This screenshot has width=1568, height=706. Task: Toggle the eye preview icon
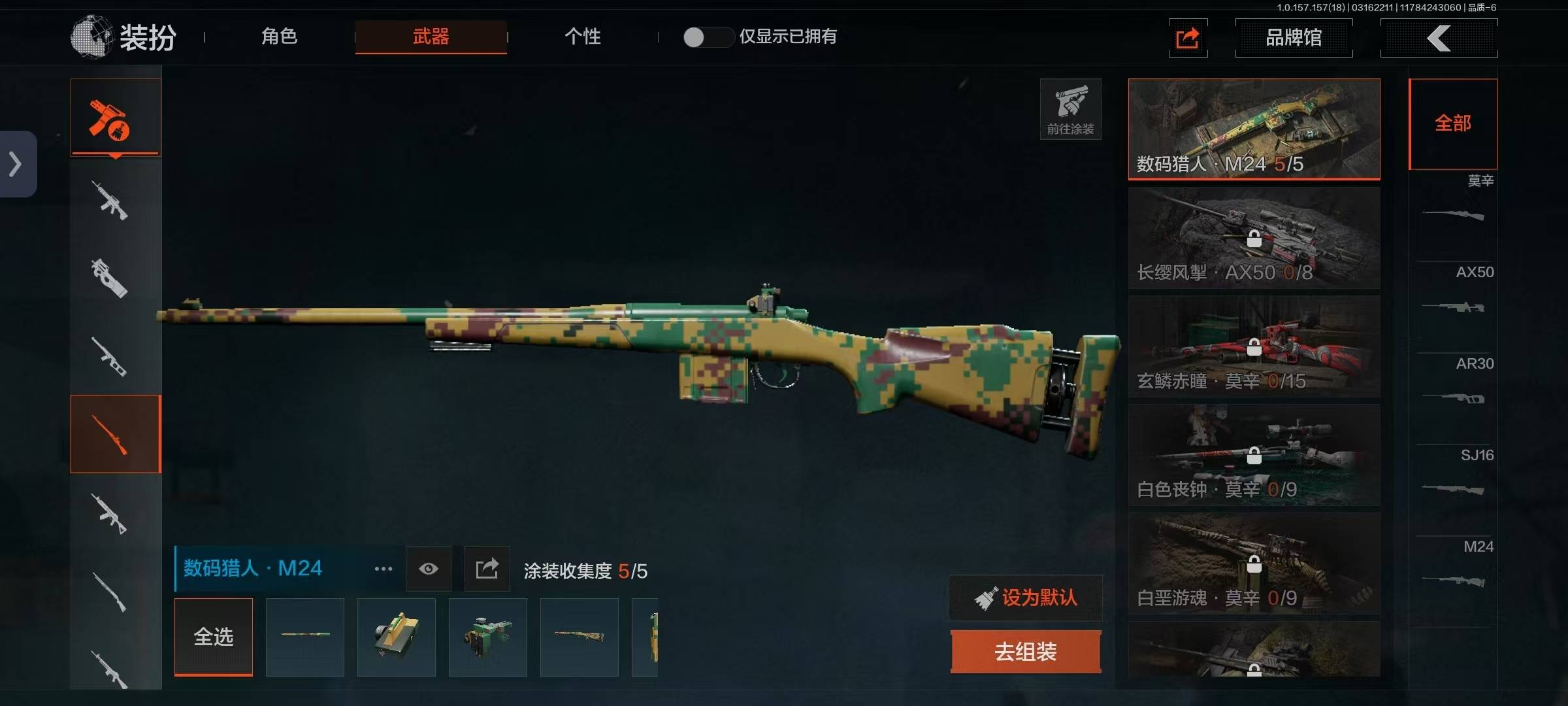(x=429, y=569)
